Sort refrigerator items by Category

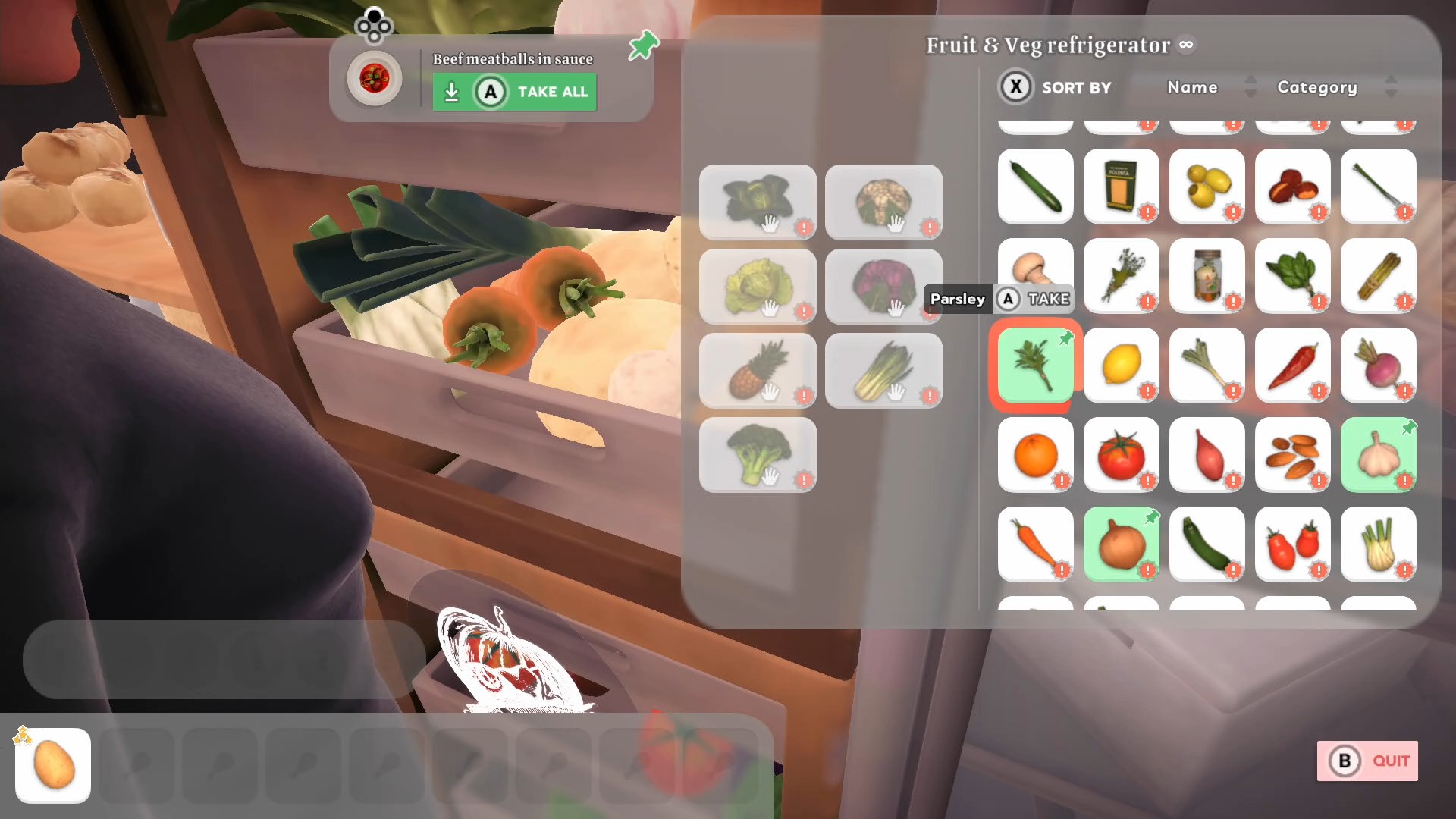(1317, 87)
